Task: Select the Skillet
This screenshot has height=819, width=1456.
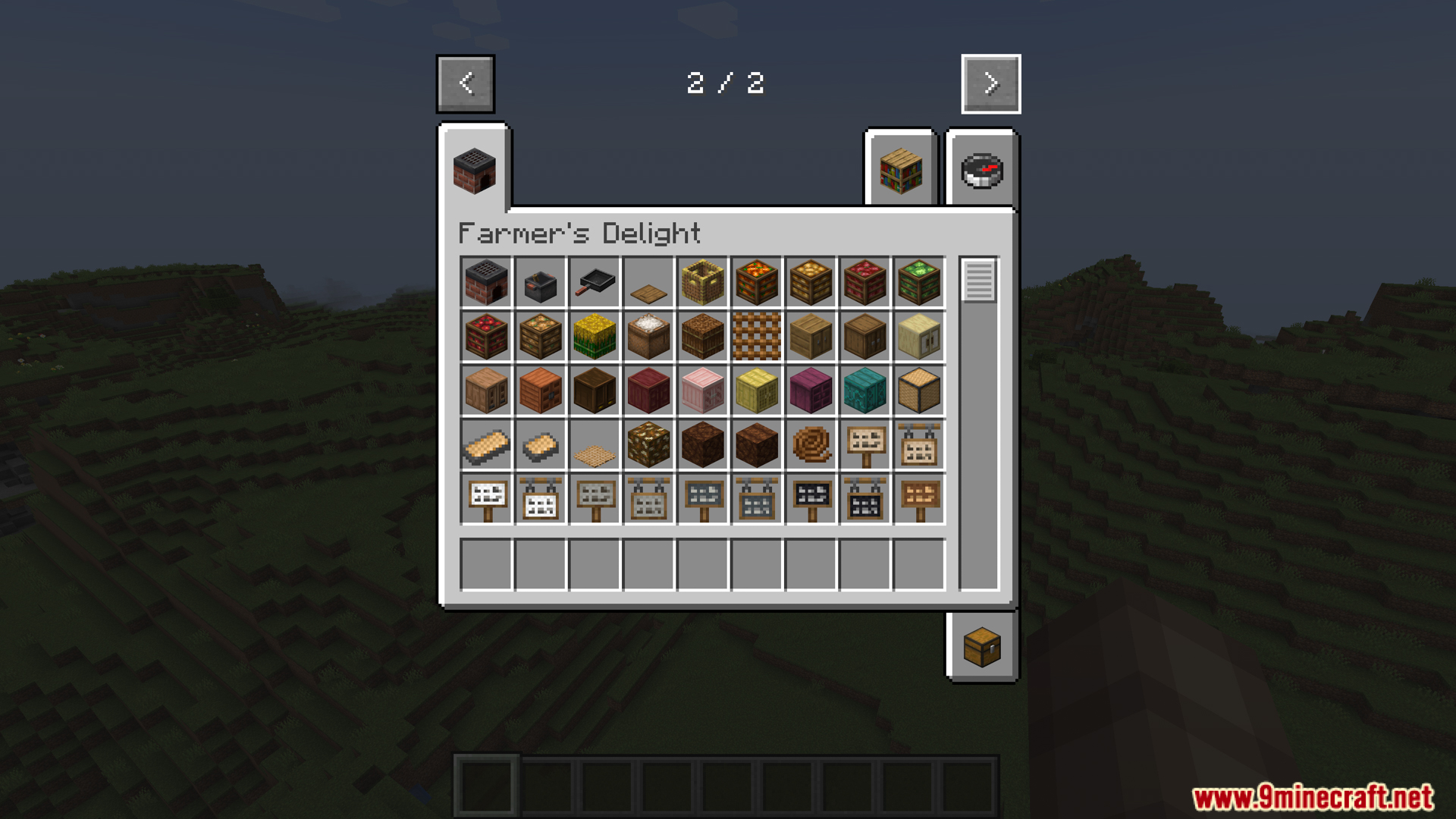Action: (594, 283)
